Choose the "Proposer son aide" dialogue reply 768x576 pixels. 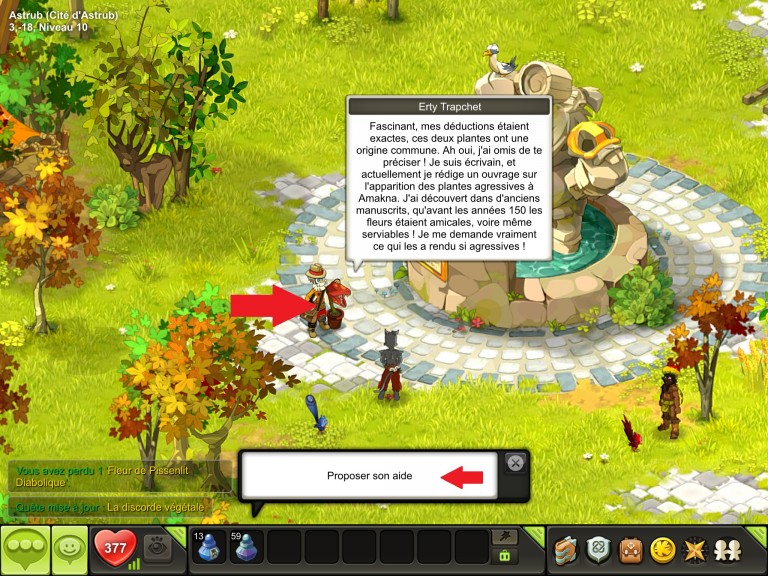coord(369,476)
